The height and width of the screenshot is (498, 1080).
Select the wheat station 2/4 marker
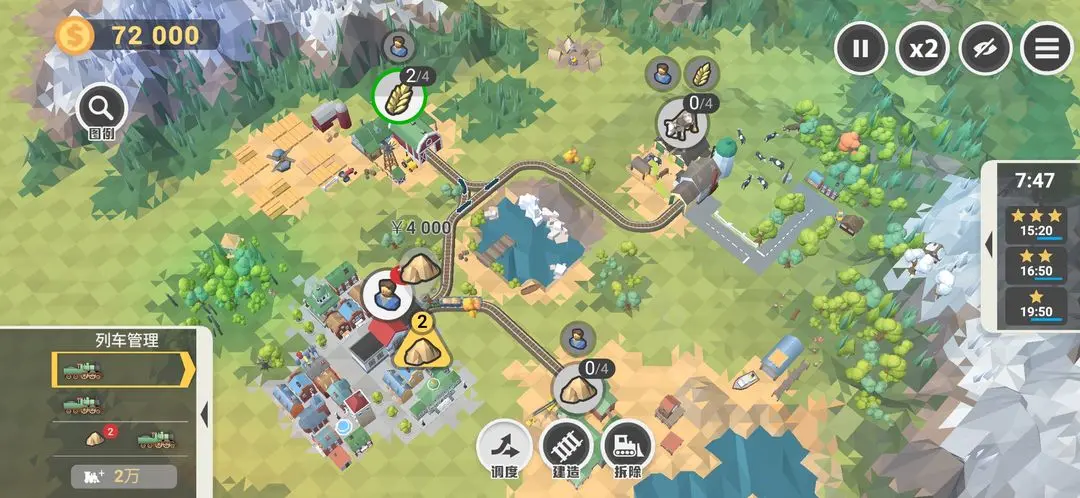tap(399, 94)
